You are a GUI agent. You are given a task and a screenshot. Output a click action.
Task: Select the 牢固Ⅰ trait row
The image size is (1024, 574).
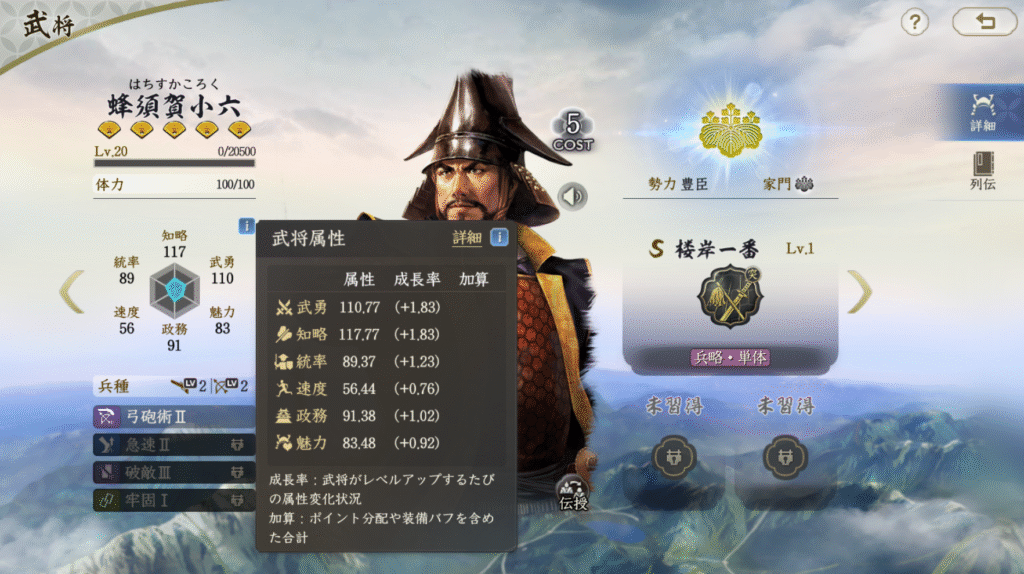172,499
